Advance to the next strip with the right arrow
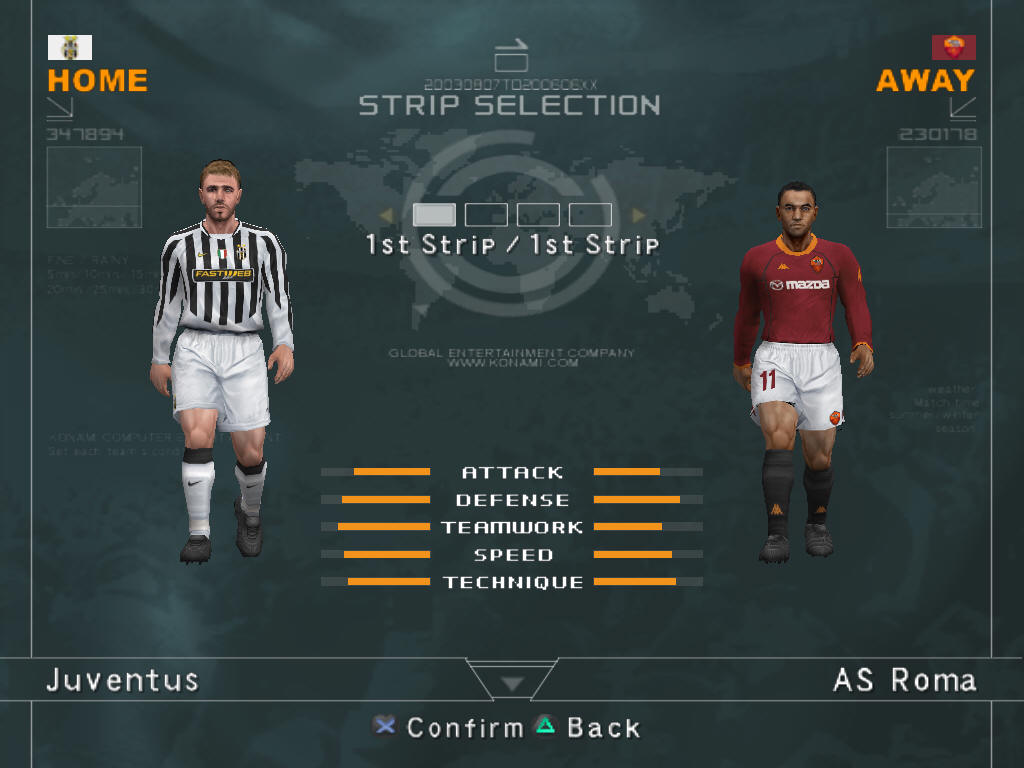 click(x=638, y=215)
